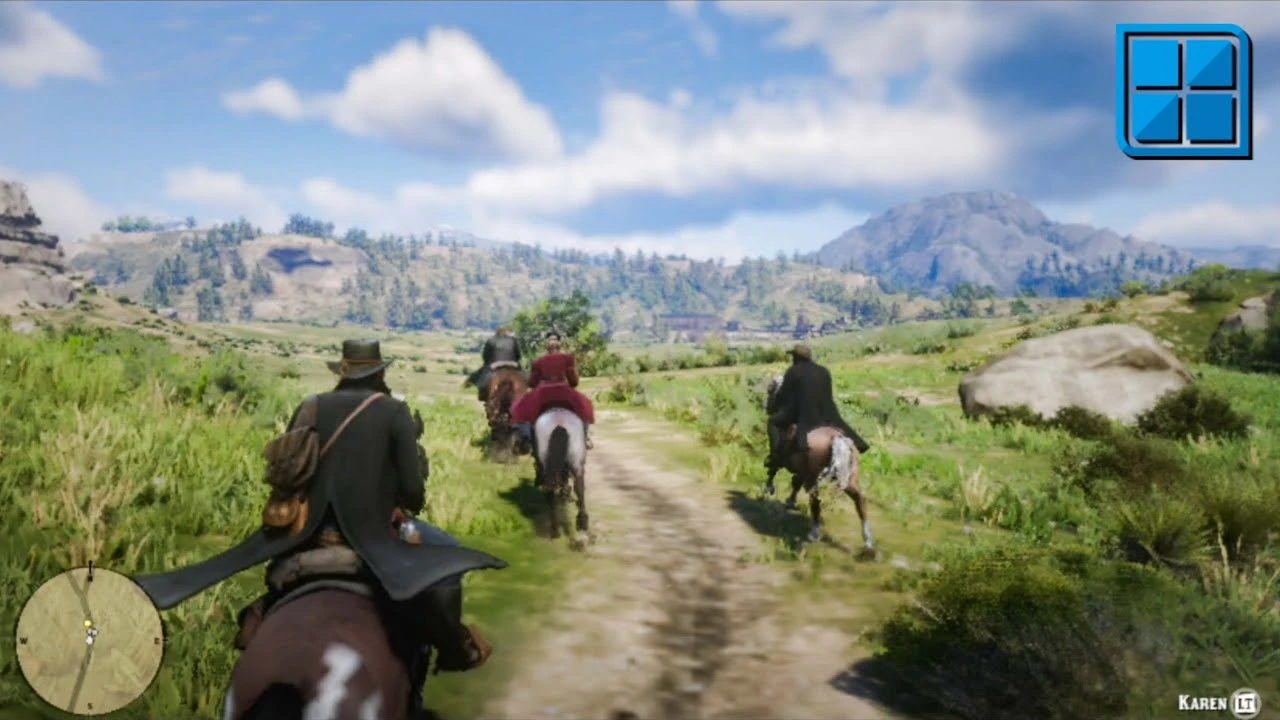Screen dimensions: 1280x720
Task: Click the West marker on the compass
Action: (x=25, y=640)
